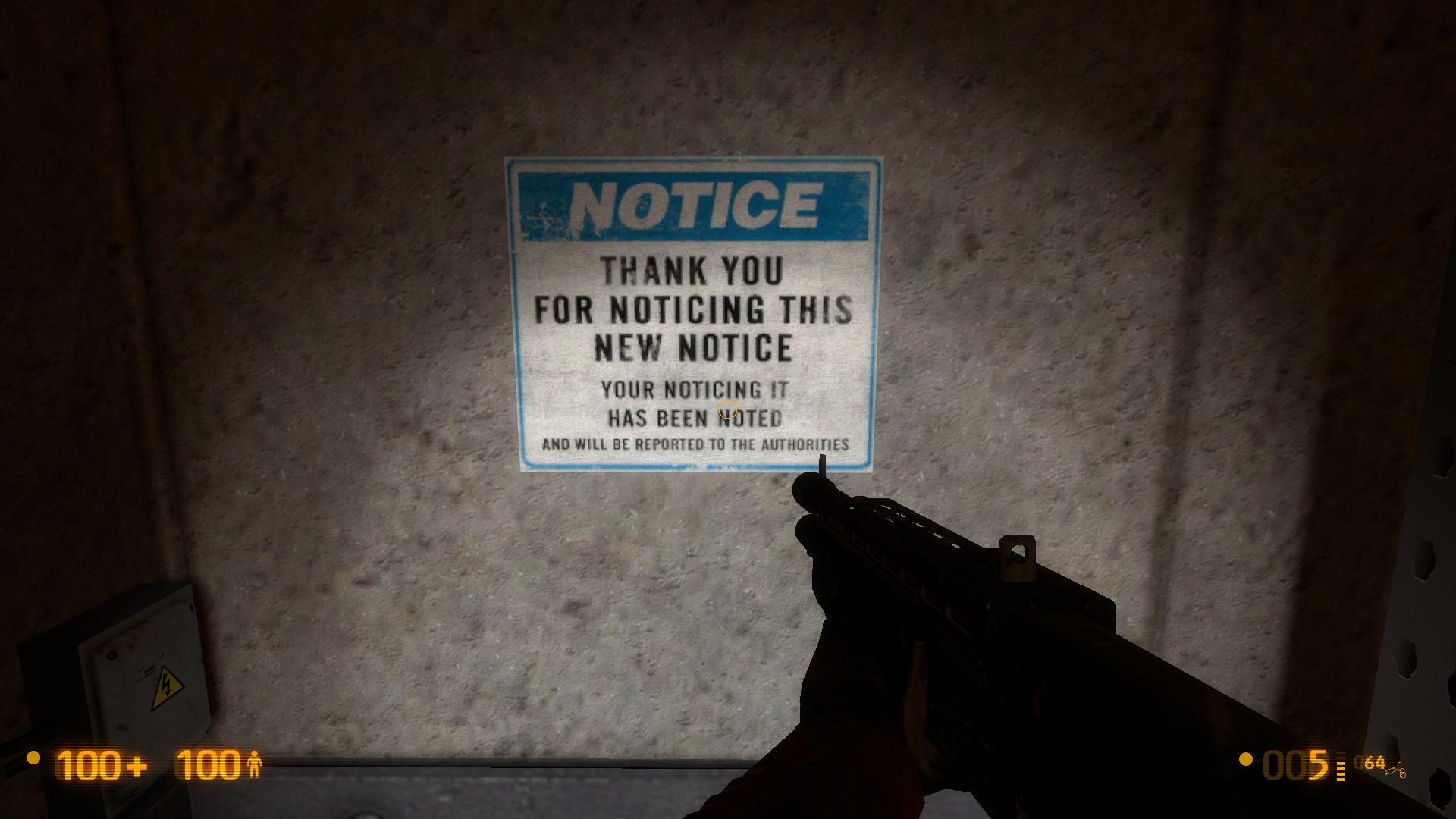Click the segmented ammo gauge beside 005
The height and width of the screenshot is (819, 1456).
coord(1341,764)
